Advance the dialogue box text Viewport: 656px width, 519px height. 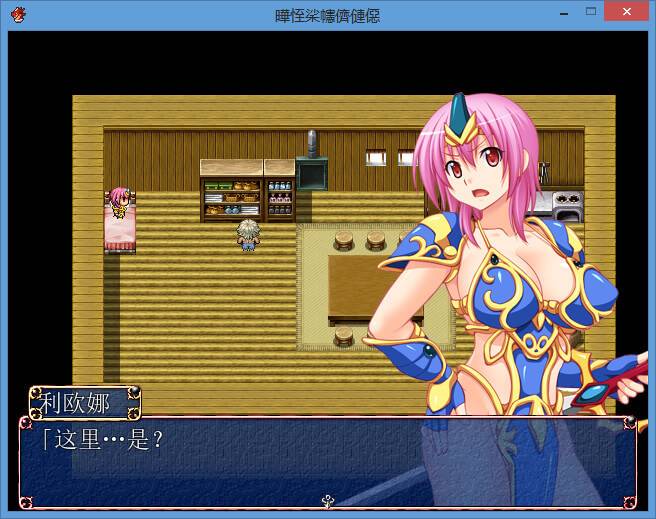tap(327, 461)
